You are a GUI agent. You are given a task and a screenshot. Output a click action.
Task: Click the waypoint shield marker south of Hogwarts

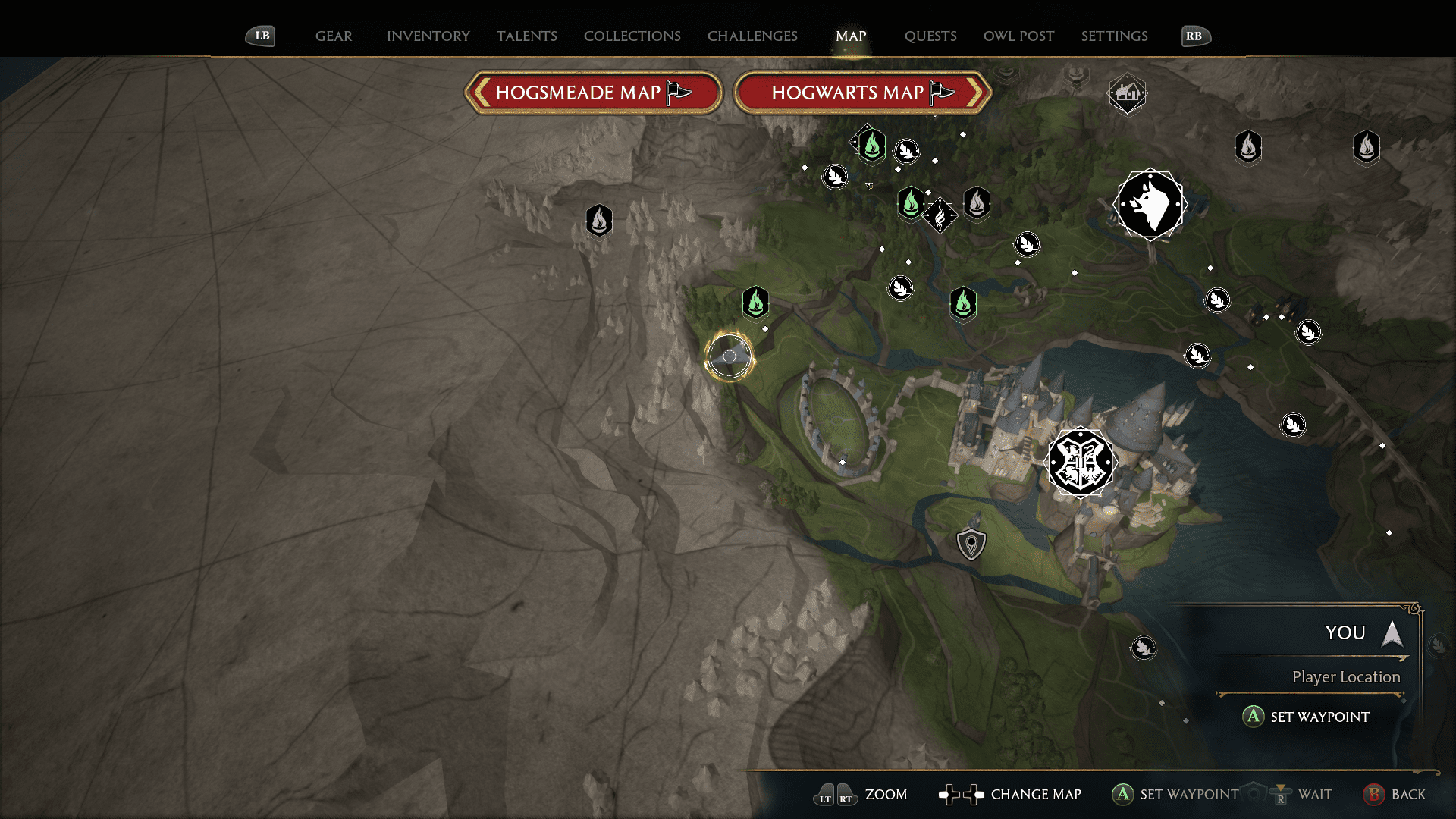click(971, 543)
